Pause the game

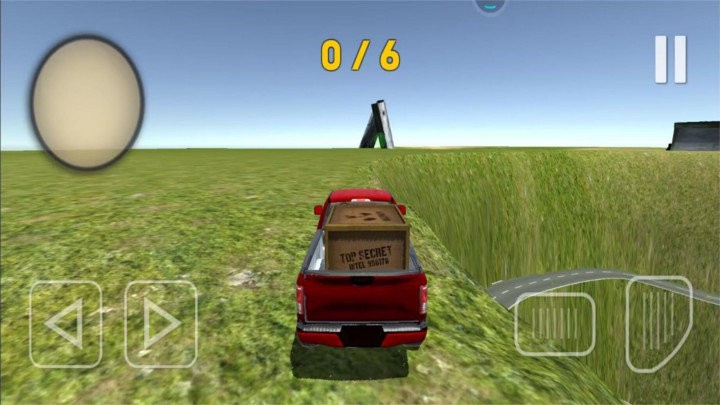point(670,59)
